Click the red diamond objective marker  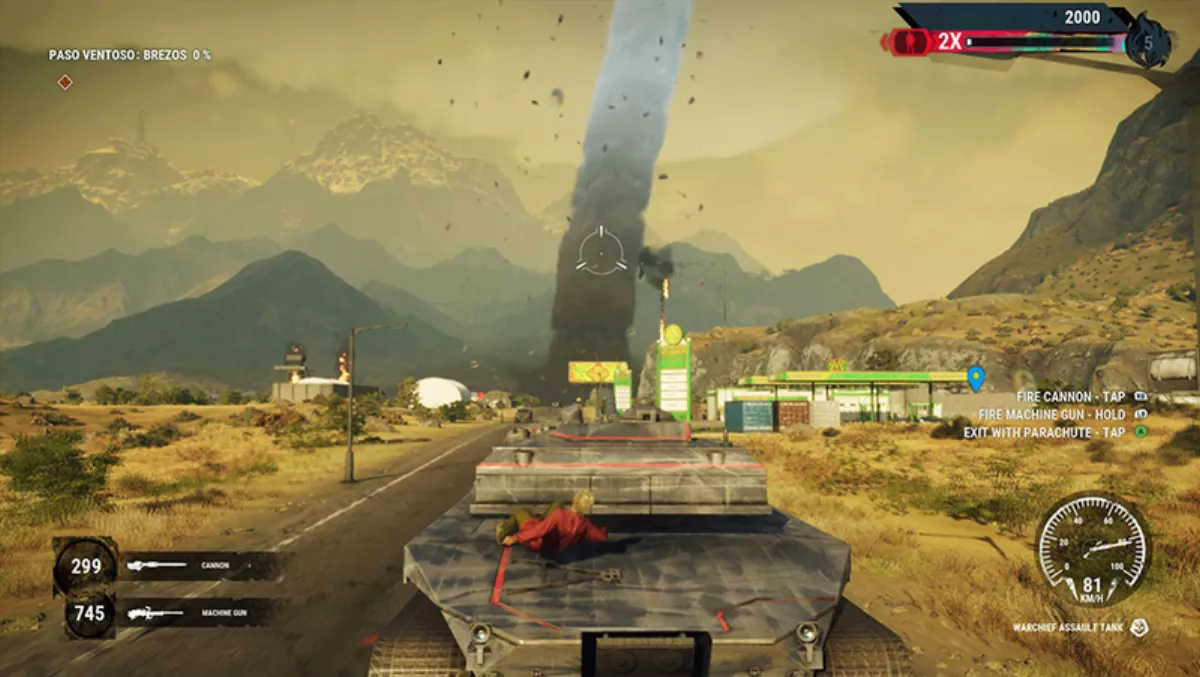65,82
